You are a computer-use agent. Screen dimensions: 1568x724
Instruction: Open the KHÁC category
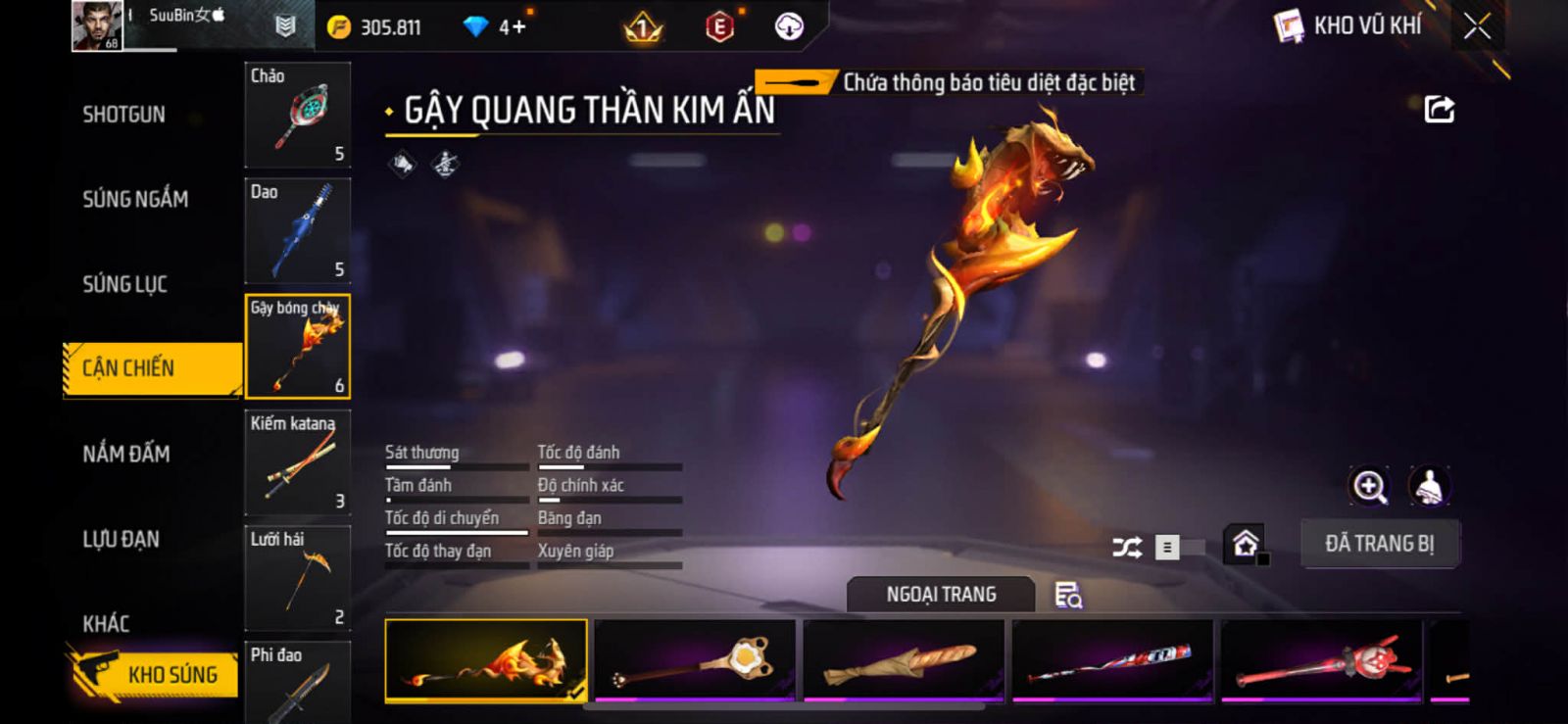point(106,623)
